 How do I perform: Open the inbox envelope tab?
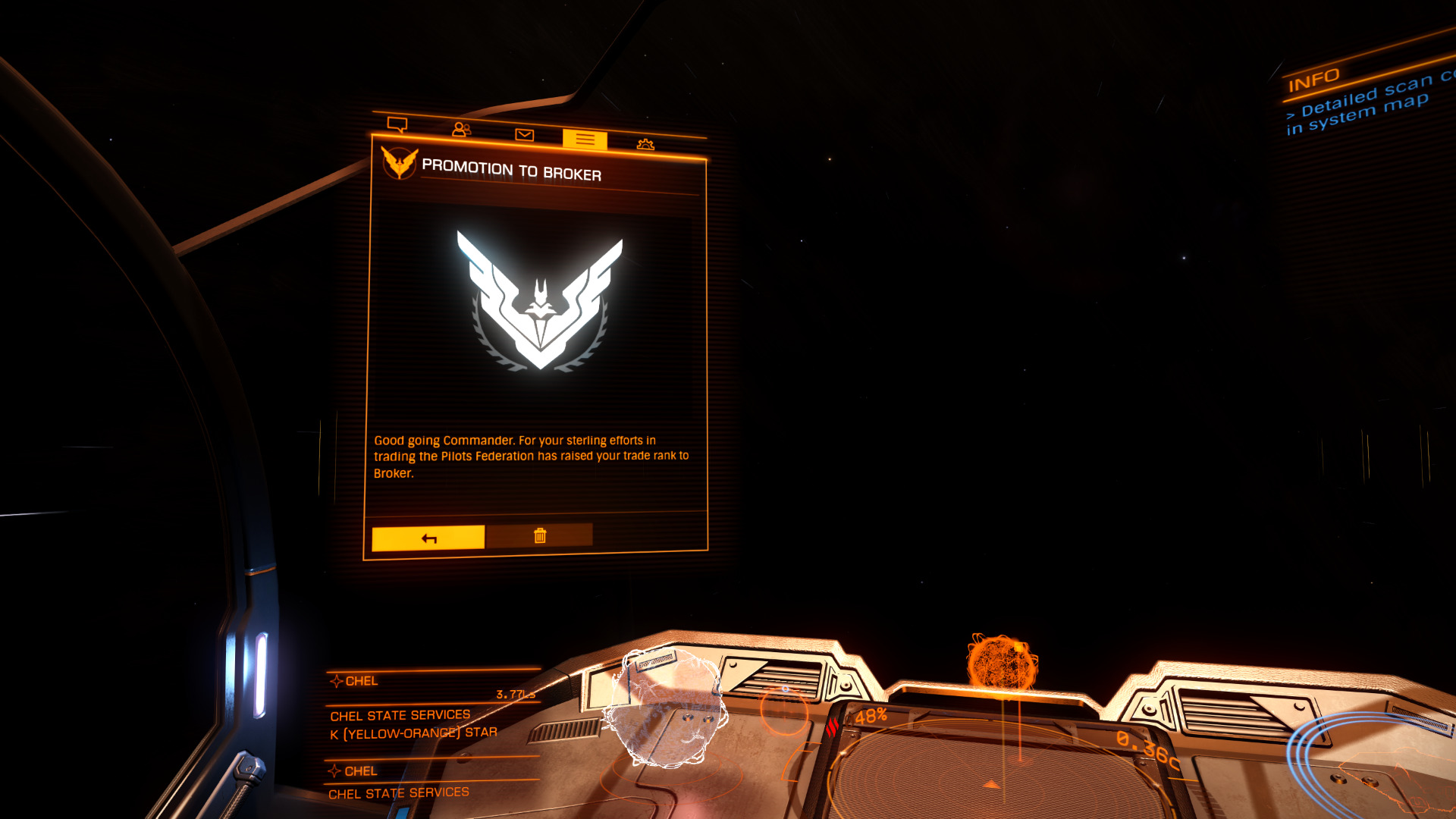click(524, 135)
